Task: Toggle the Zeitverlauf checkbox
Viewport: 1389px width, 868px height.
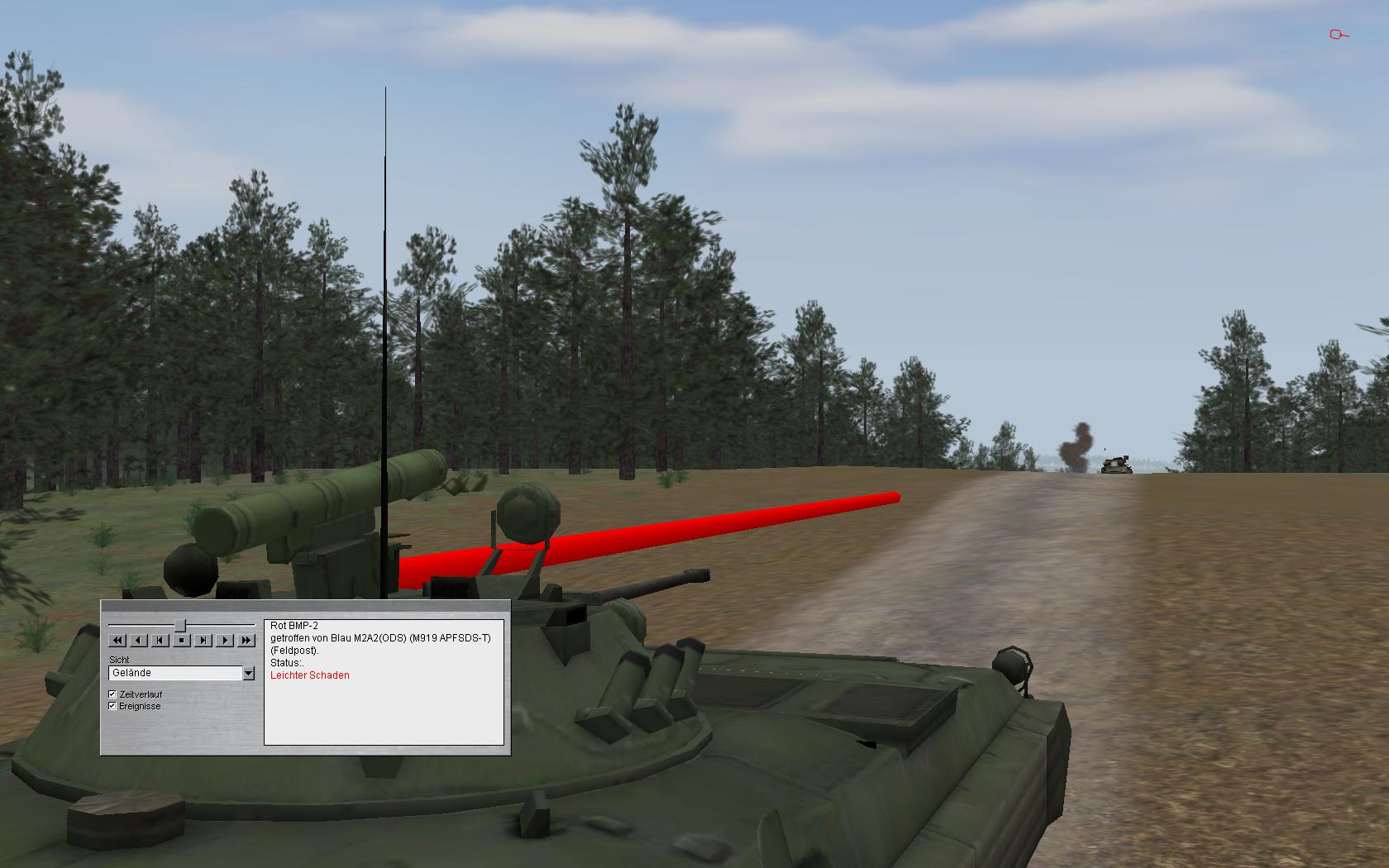Action: [x=112, y=694]
